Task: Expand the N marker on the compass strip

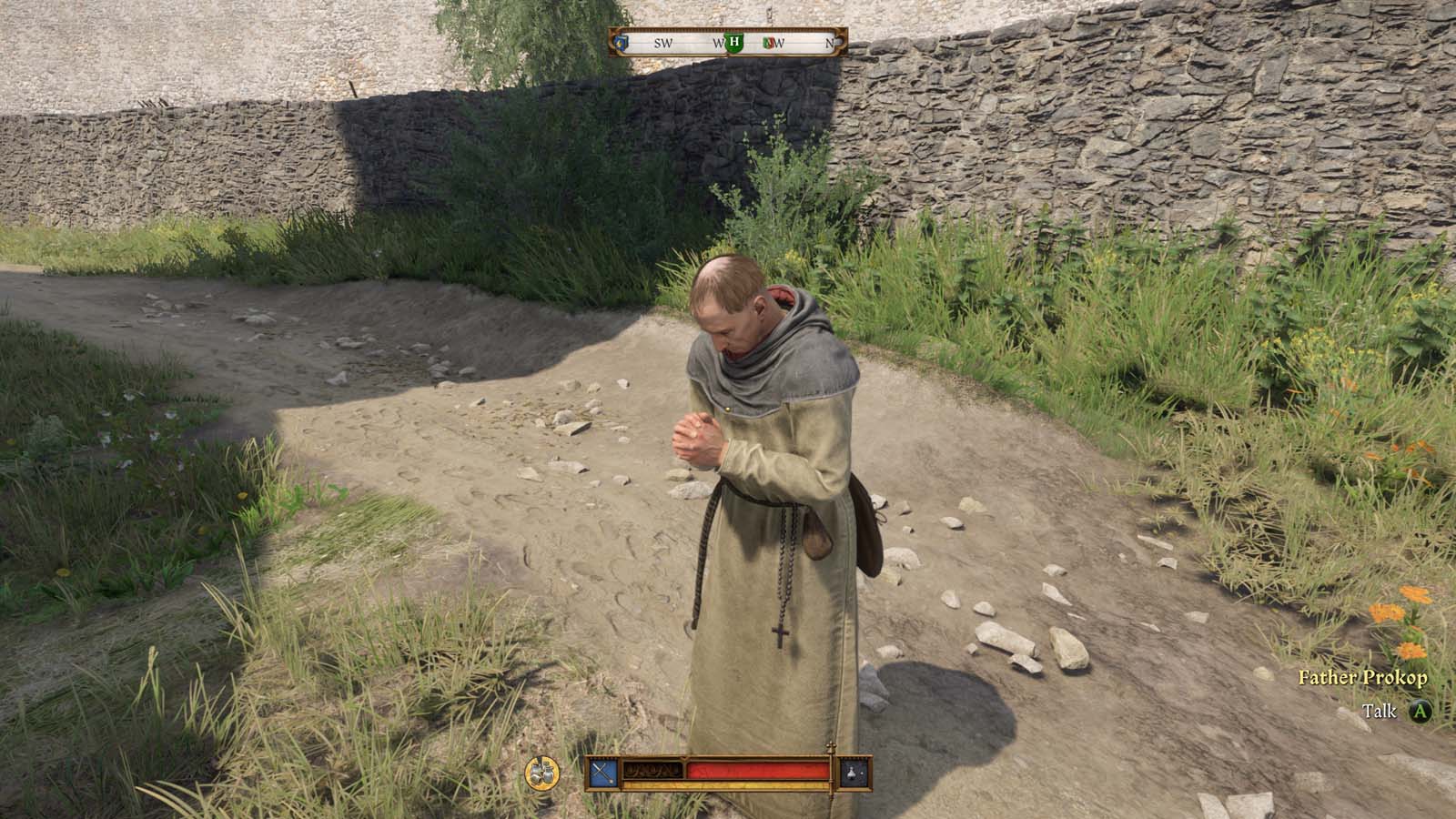Action: click(830, 43)
